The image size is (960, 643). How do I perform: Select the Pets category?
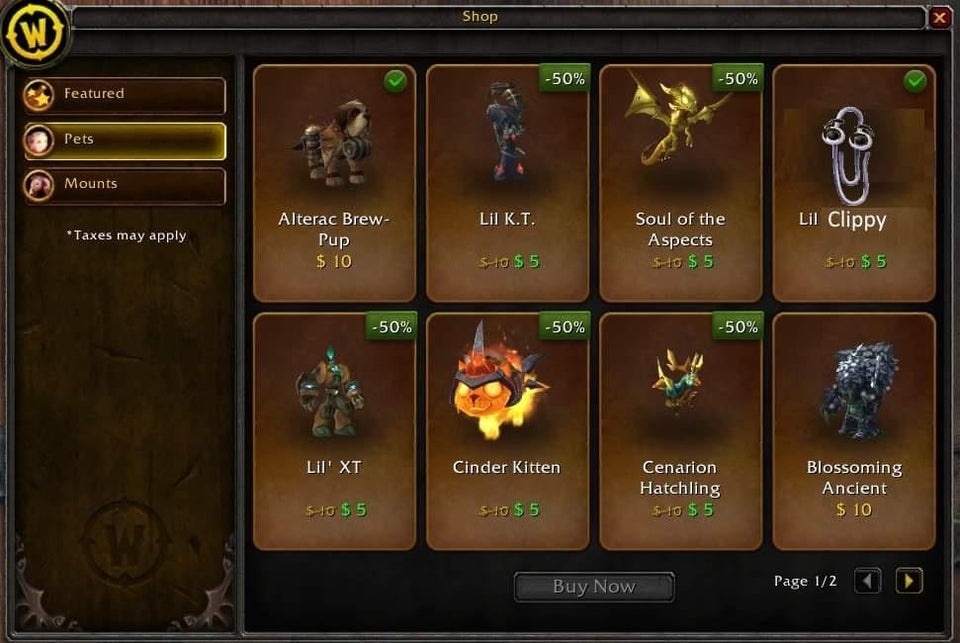pos(125,140)
